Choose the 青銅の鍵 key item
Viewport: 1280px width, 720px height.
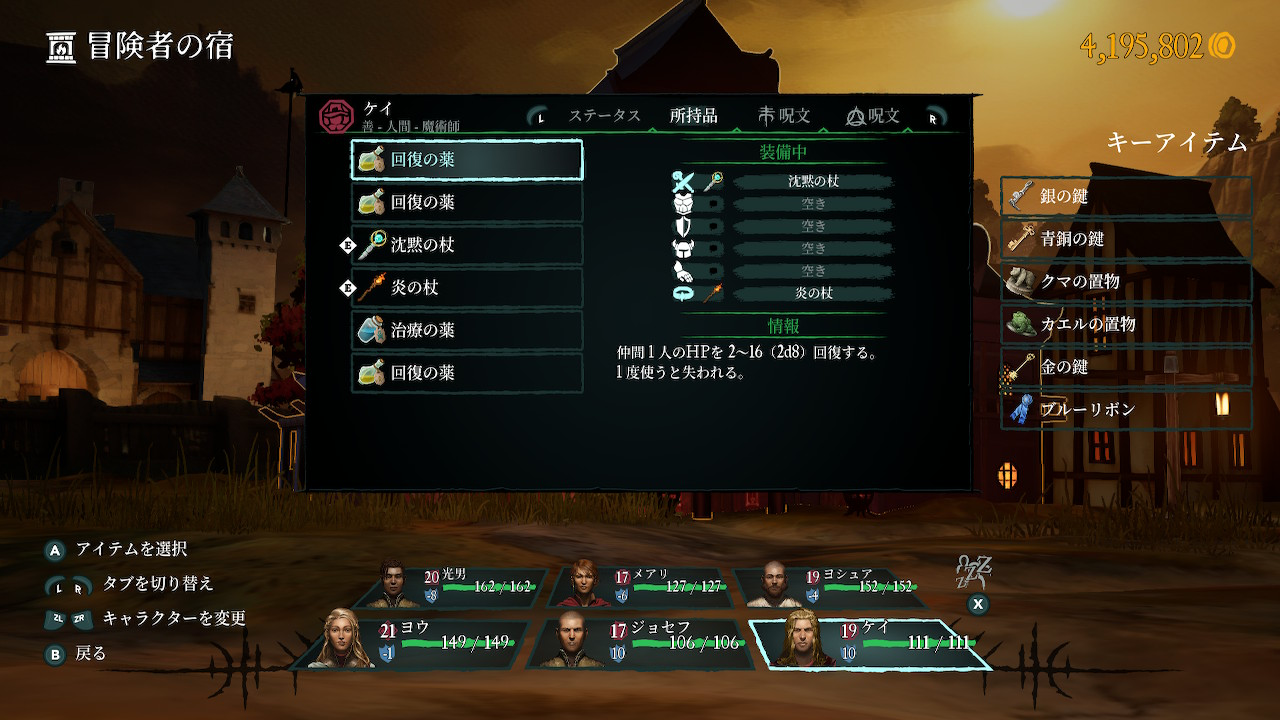[x=1126, y=240]
